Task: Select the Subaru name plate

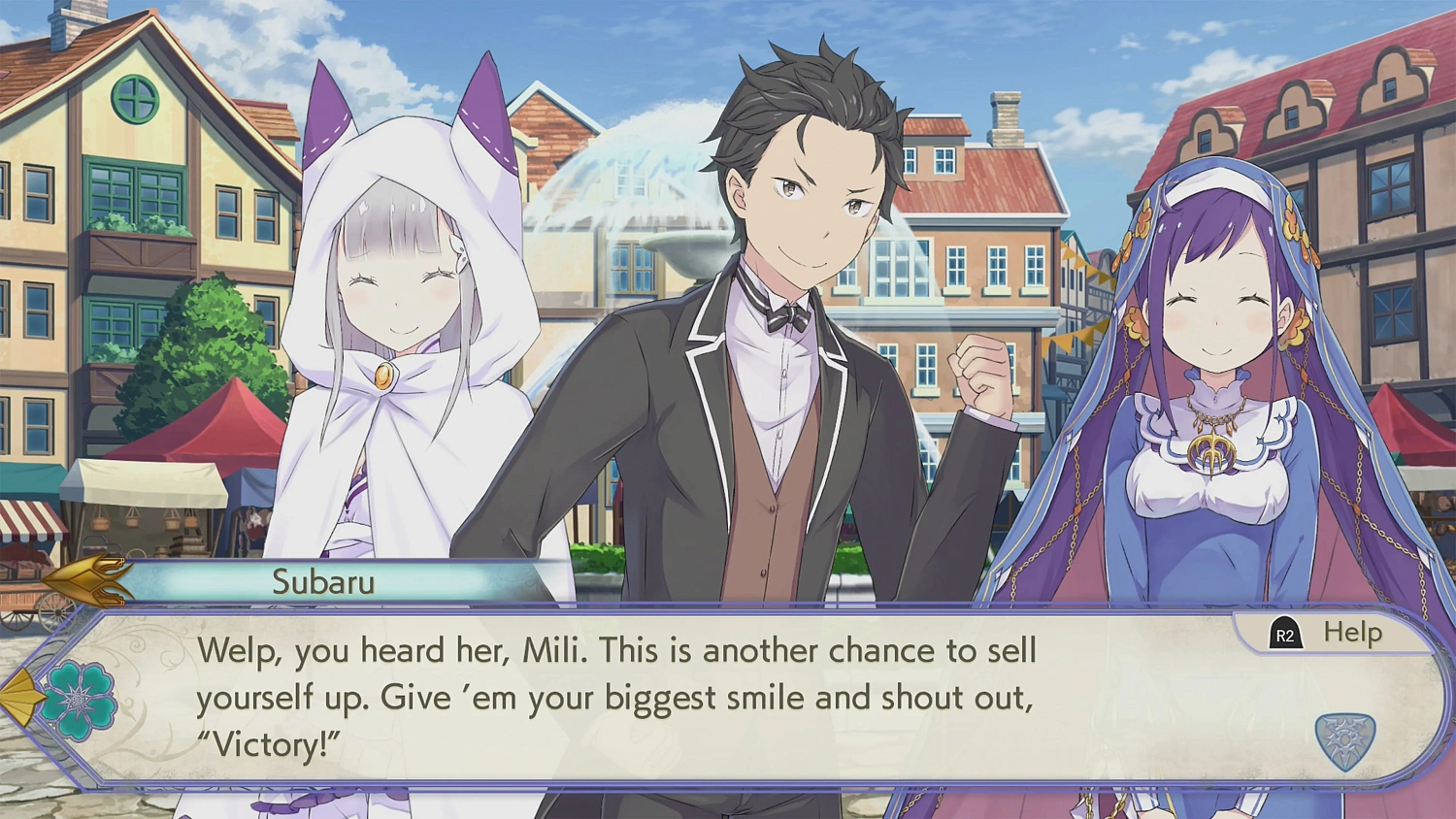Action: tap(325, 583)
